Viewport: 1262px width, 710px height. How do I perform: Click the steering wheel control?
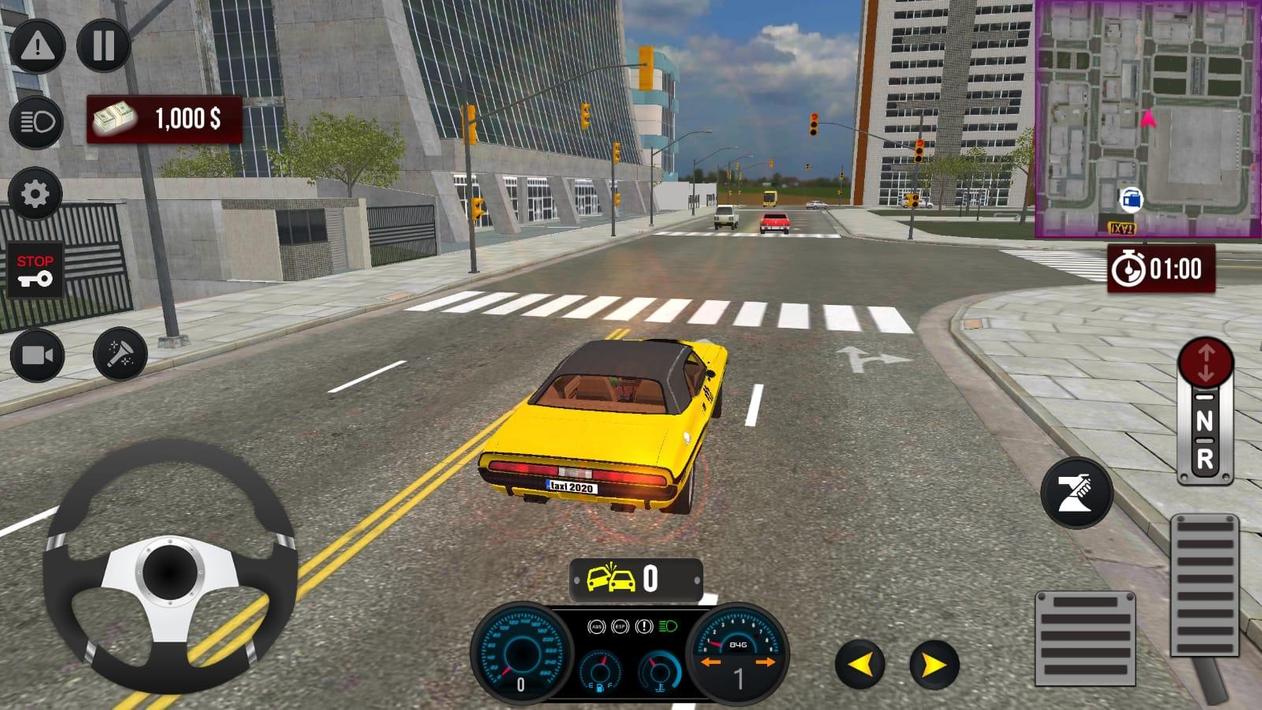(x=169, y=567)
